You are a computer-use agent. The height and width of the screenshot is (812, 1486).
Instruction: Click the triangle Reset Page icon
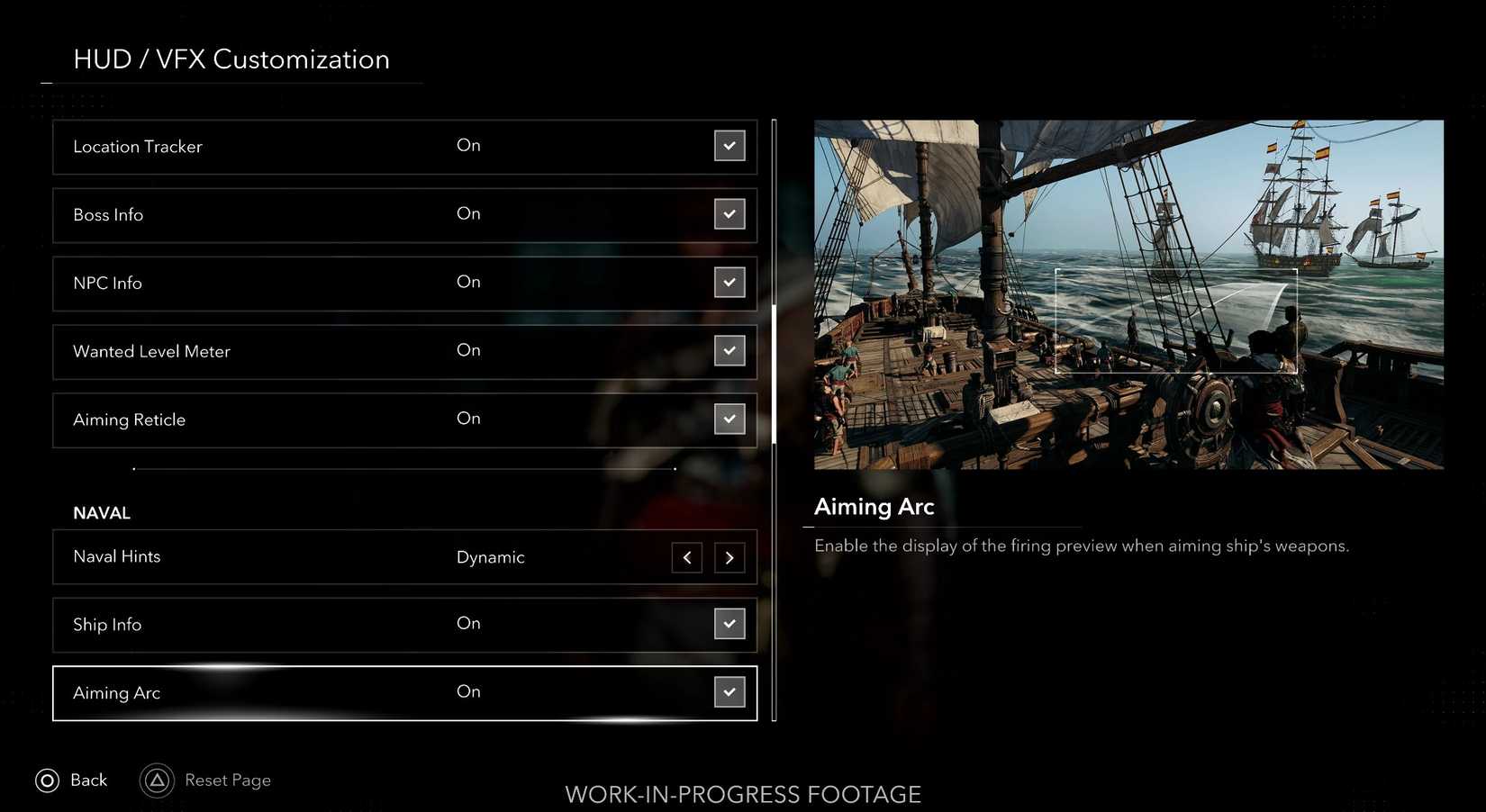point(157,780)
